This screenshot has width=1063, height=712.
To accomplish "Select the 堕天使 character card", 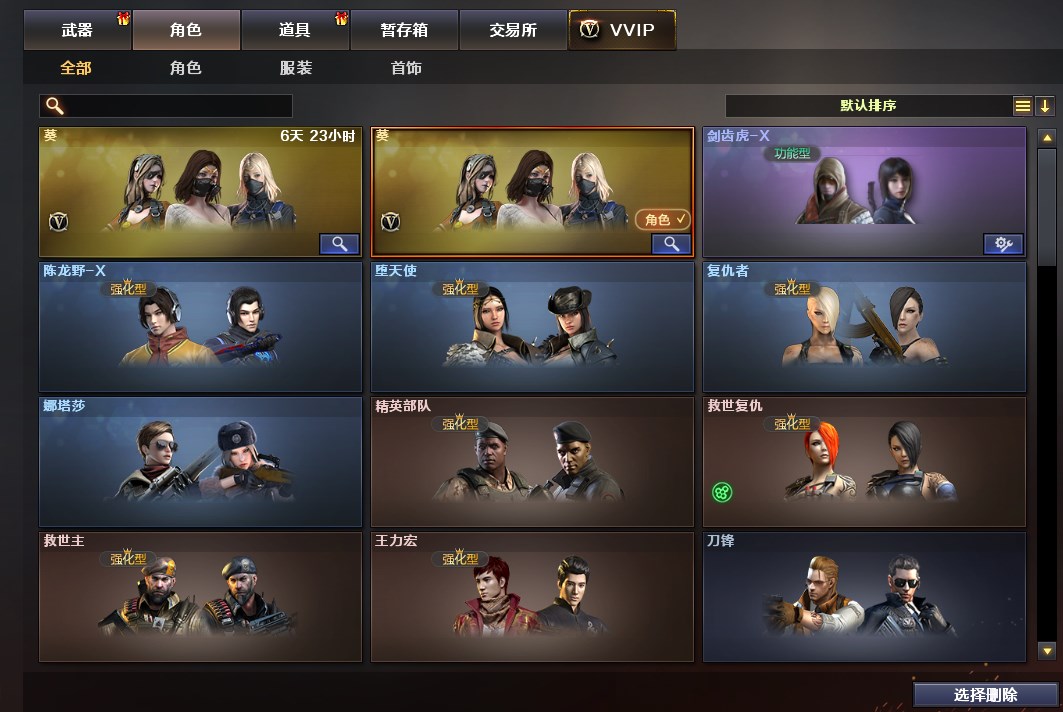I will click(532, 326).
